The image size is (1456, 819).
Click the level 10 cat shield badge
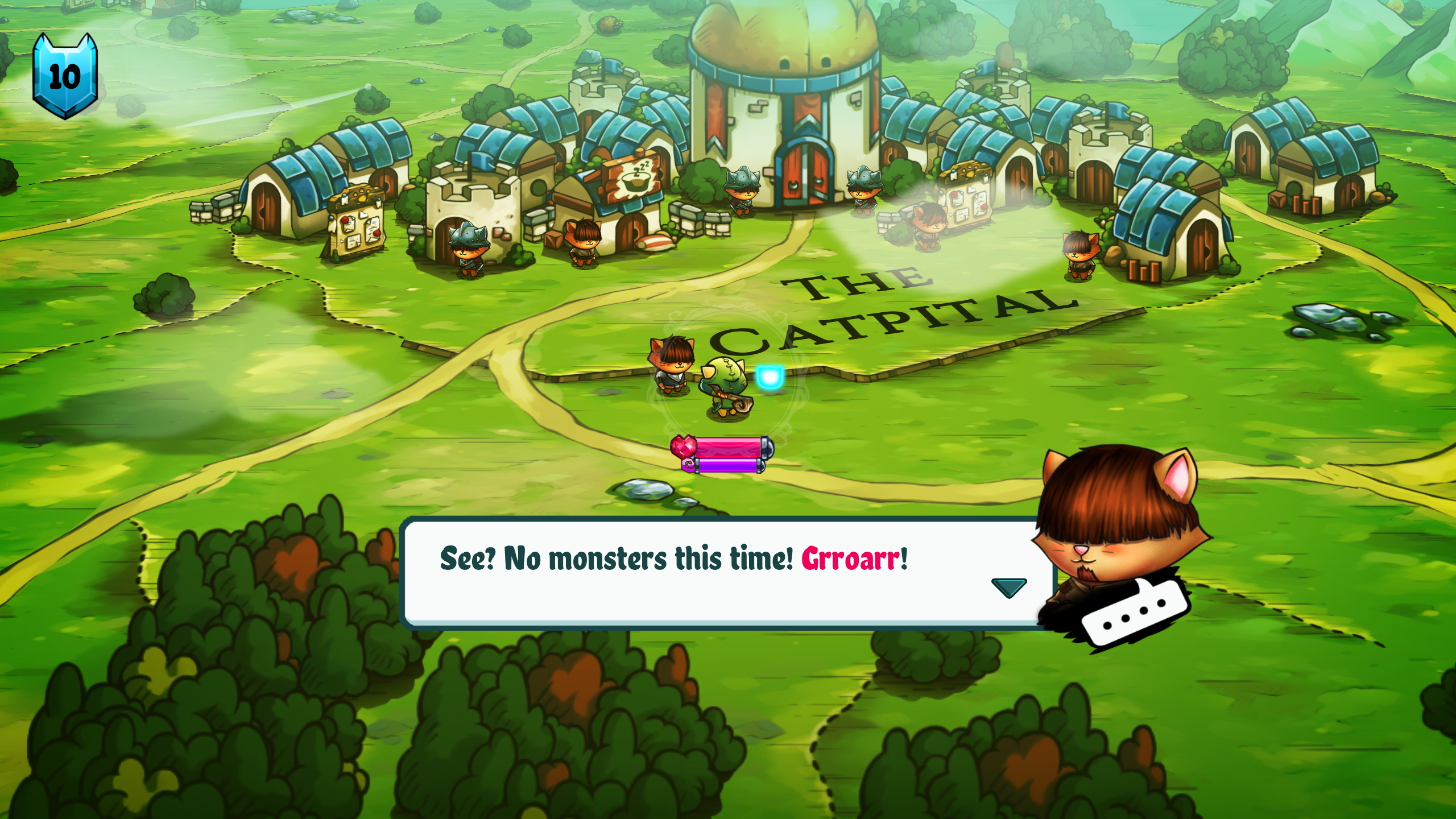pos(65,76)
